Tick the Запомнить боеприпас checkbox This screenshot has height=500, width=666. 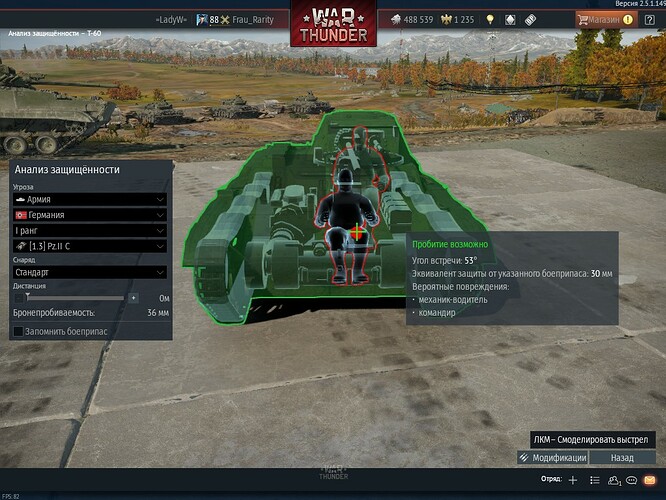pos(19,331)
